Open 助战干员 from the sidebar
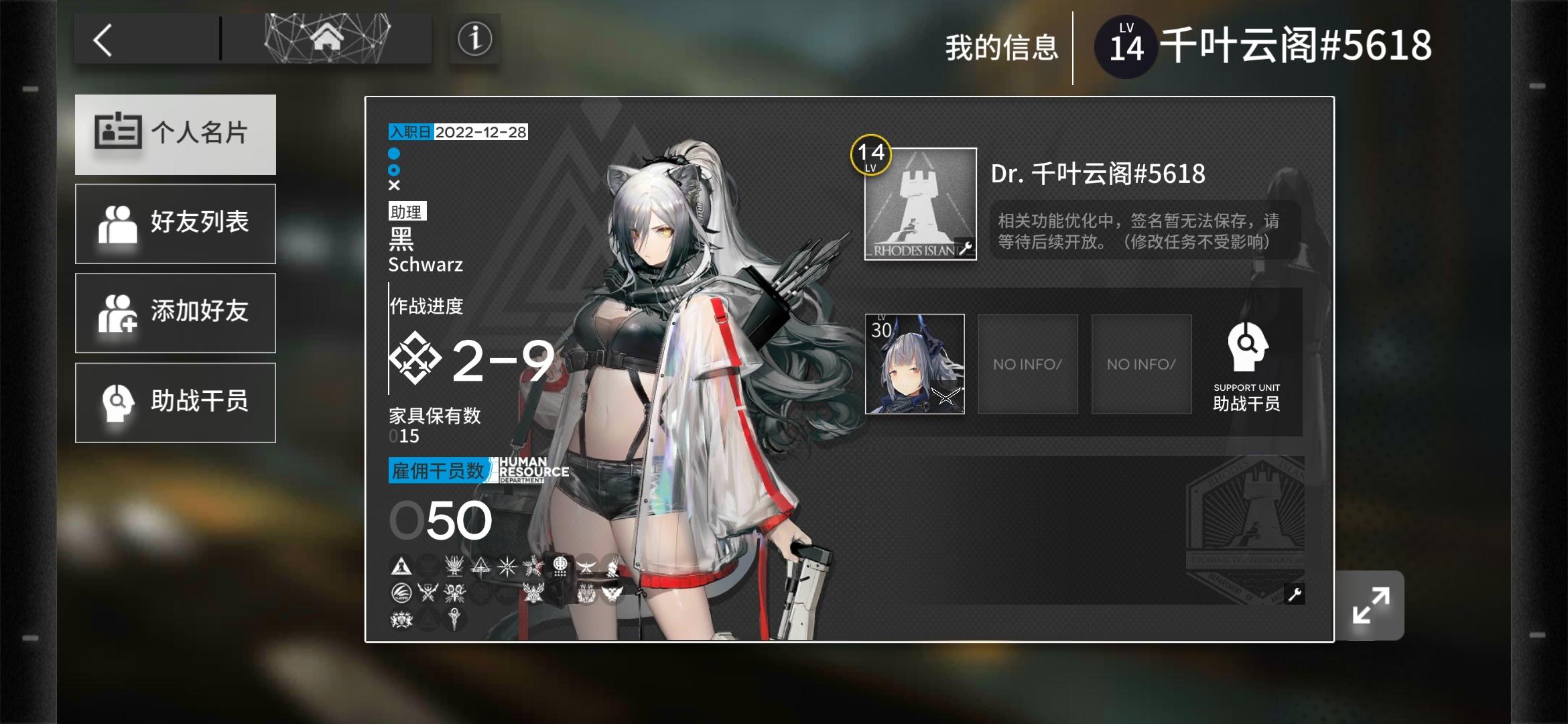Screen dimensions: 1568x724 tap(176, 402)
